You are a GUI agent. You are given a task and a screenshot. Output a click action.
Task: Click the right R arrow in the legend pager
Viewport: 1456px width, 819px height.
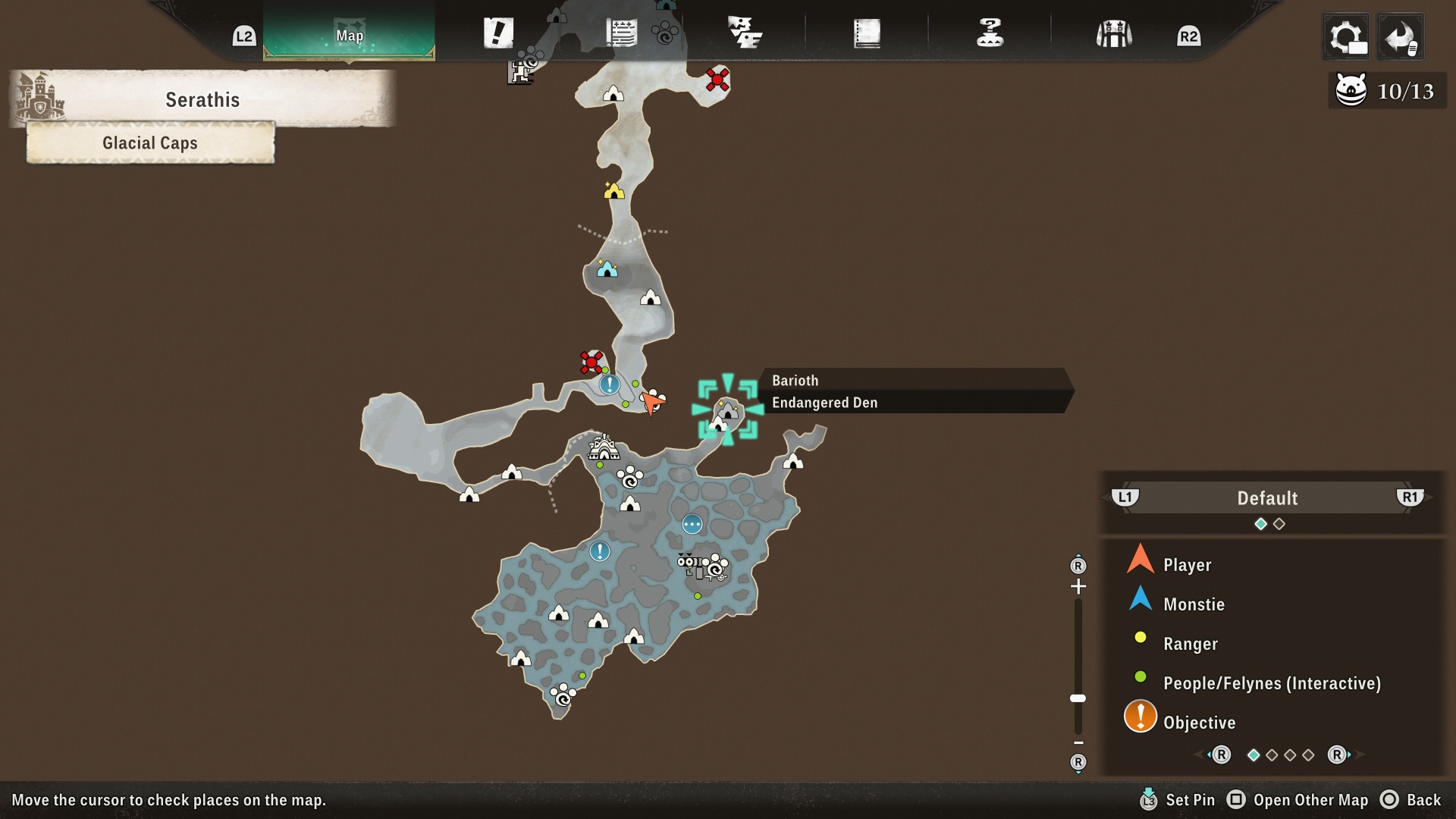pos(1336,755)
